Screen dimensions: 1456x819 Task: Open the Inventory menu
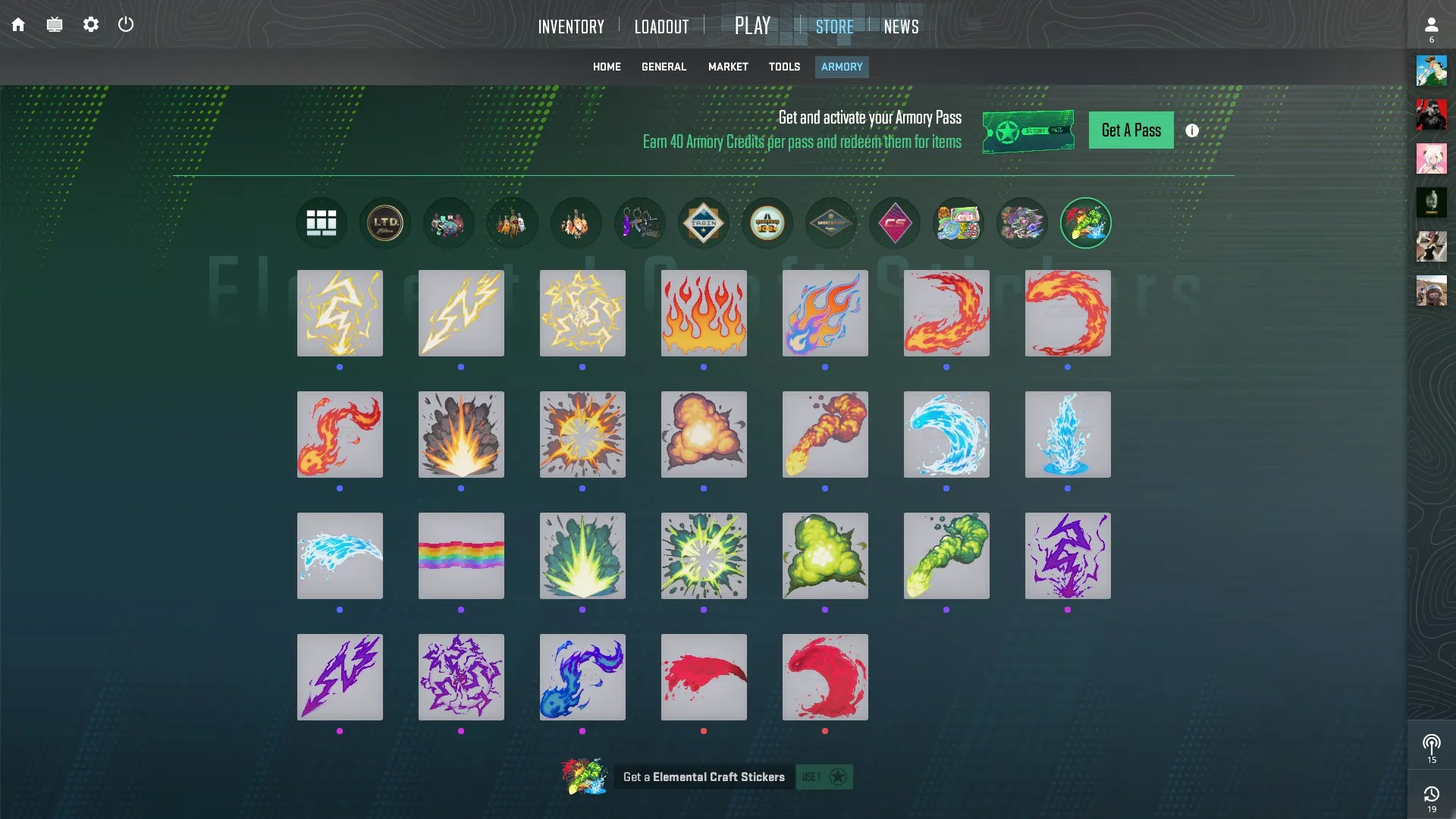(571, 27)
